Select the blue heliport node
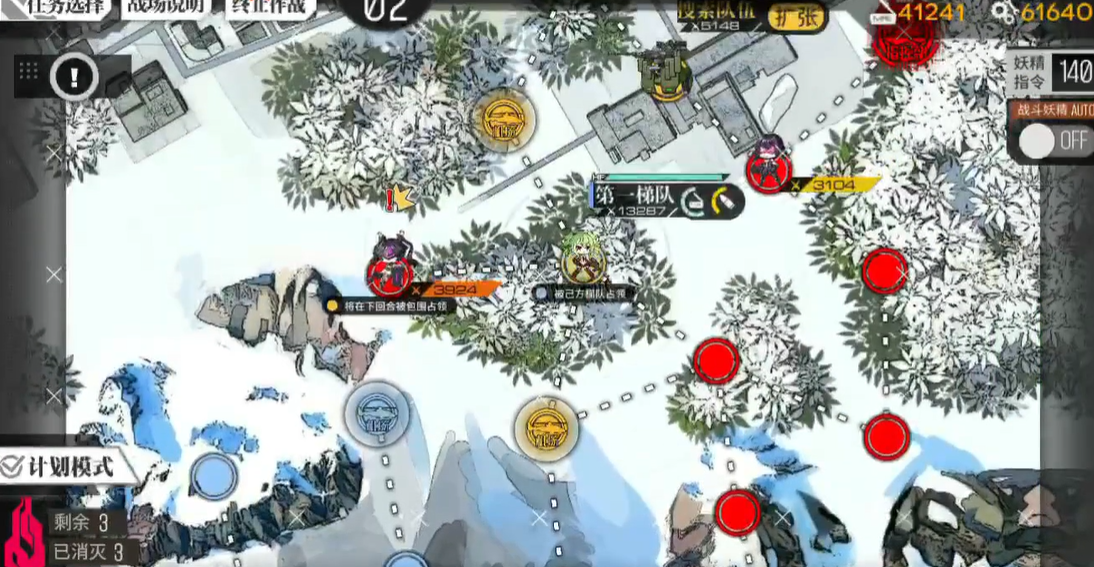This screenshot has height=567, width=1094. tap(374, 411)
